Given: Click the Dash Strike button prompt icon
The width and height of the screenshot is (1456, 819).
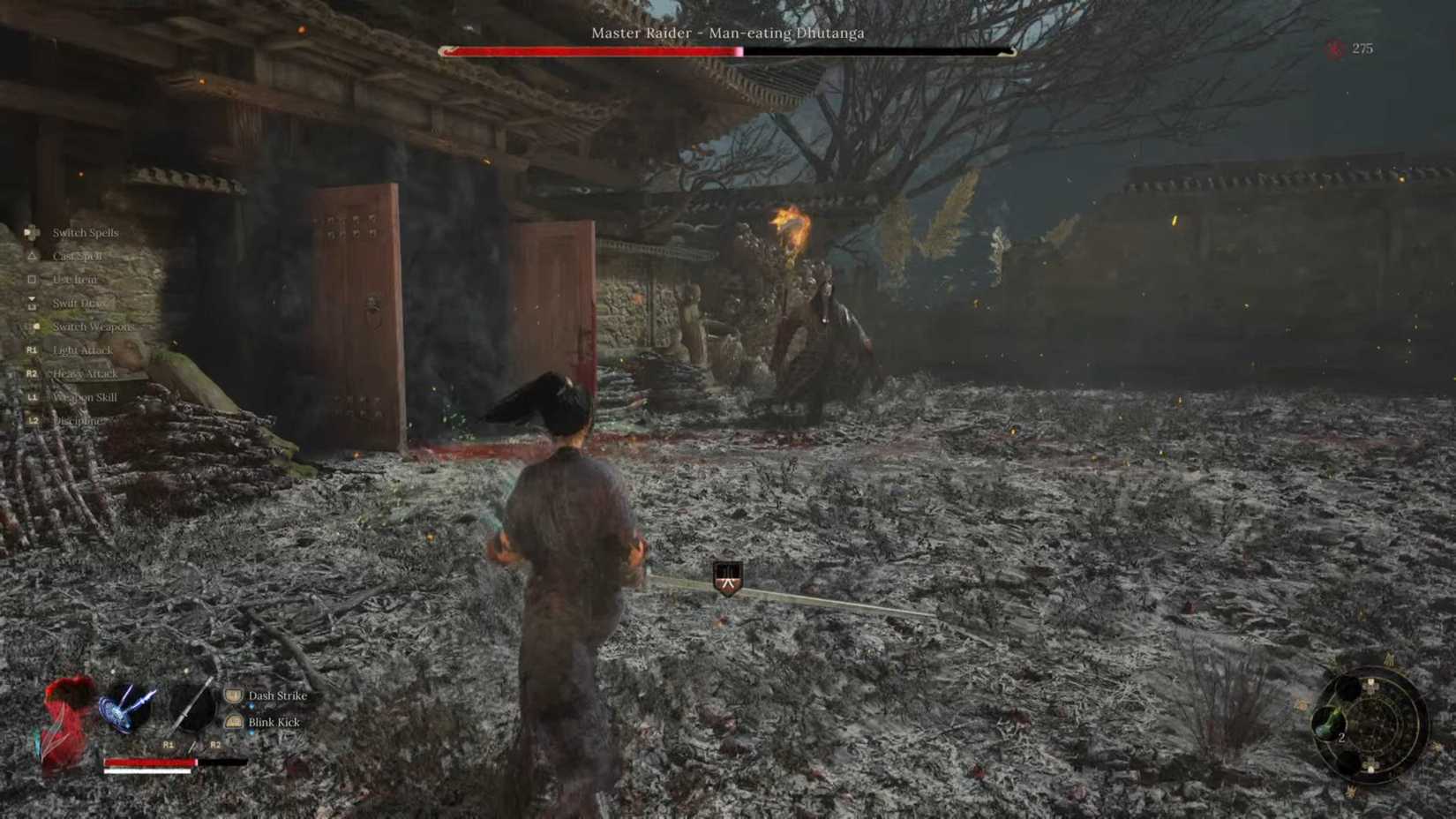Looking at the screenshot, I should (x=234, y=695).
